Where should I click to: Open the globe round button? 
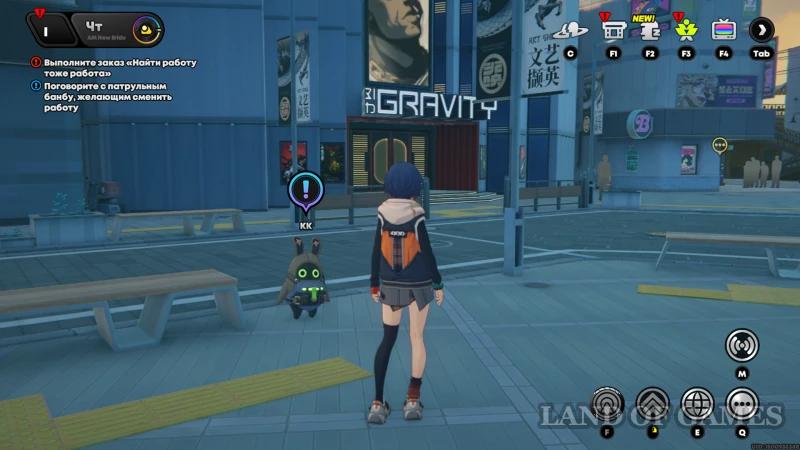[697, 404]
